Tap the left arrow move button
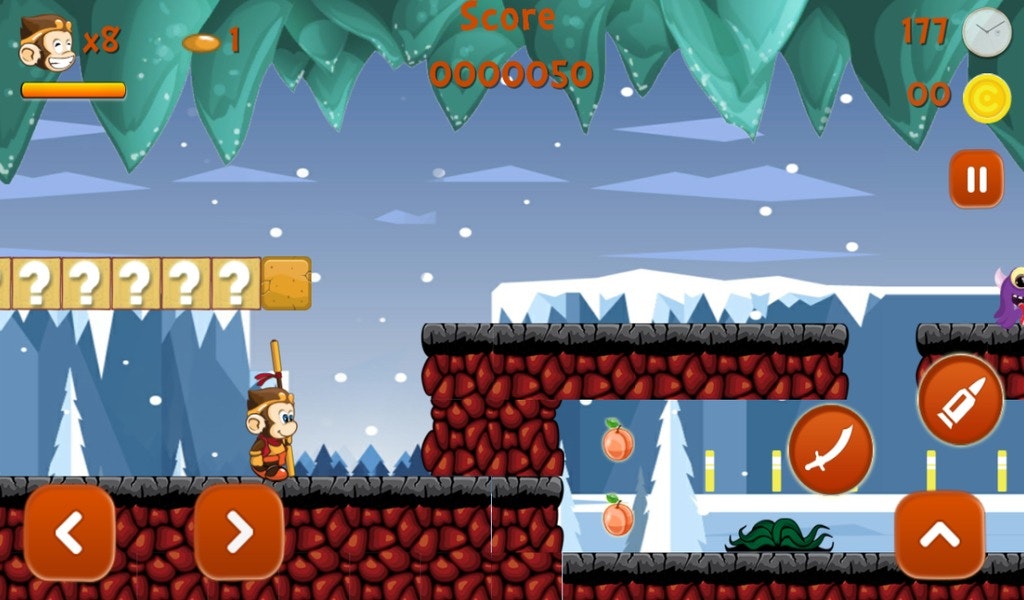The height and width of the screenshot is (600, 1024). [x=69, y=533]
